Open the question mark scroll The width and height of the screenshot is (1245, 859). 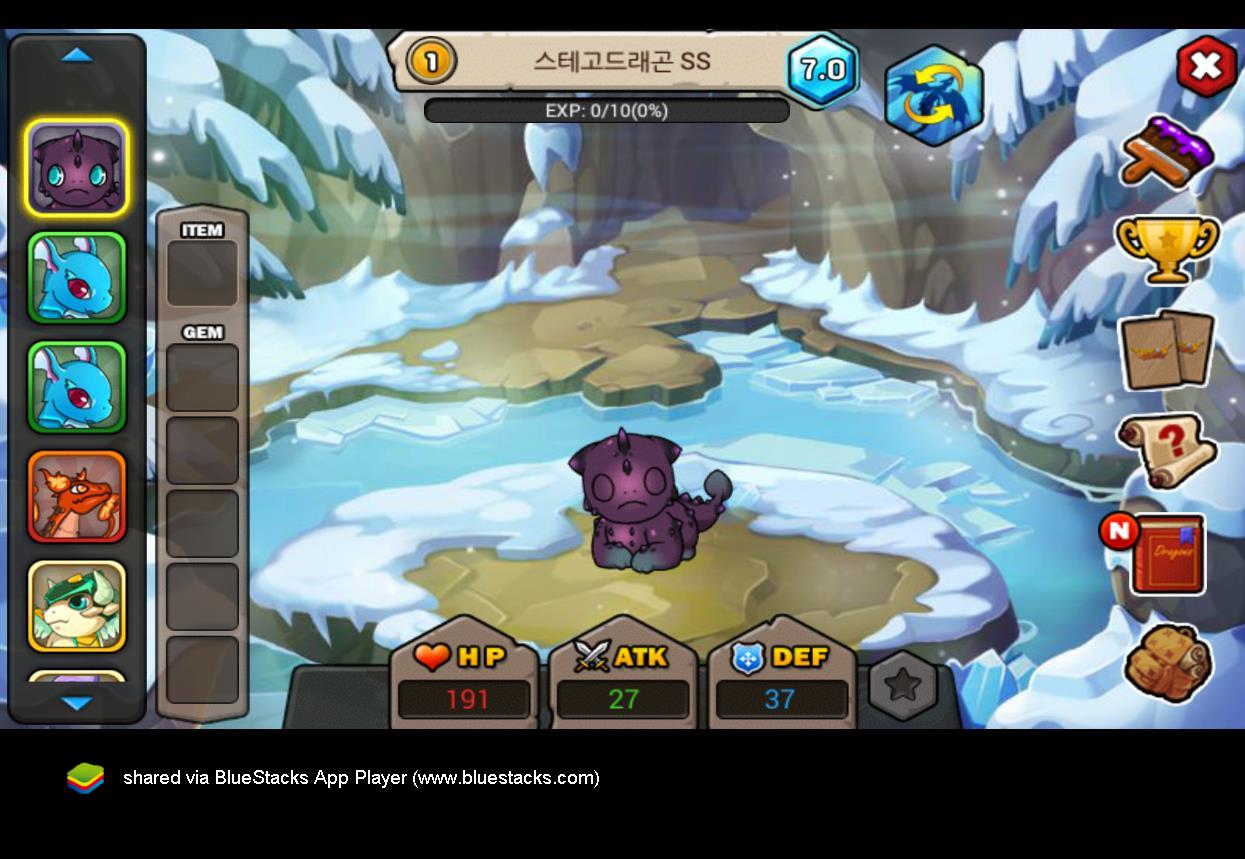click(x=1166, y=450)
